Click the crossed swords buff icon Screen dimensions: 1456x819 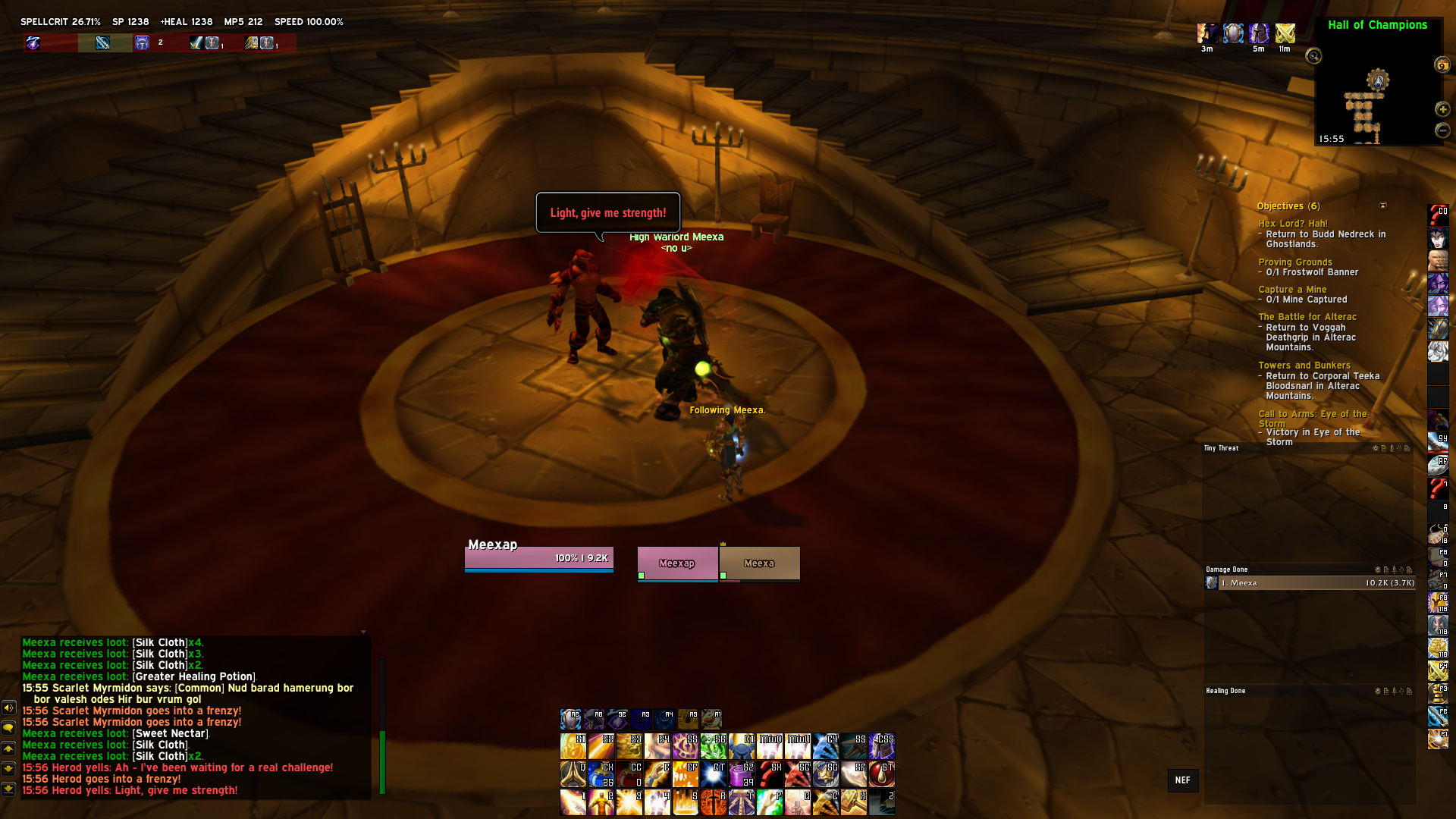coord(1285,33)
